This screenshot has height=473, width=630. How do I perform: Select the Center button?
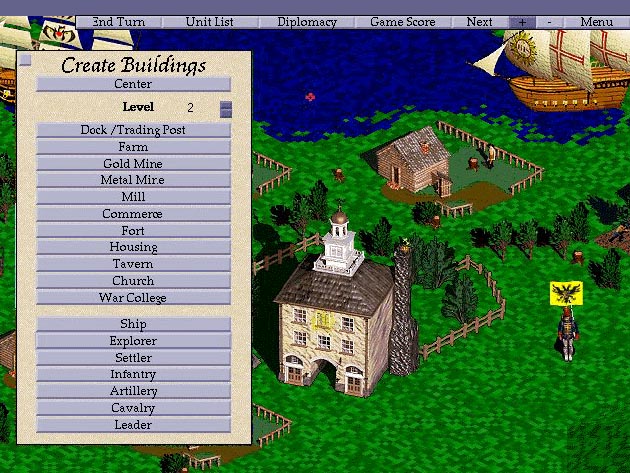pyautogui.click(x=134, y=85)
